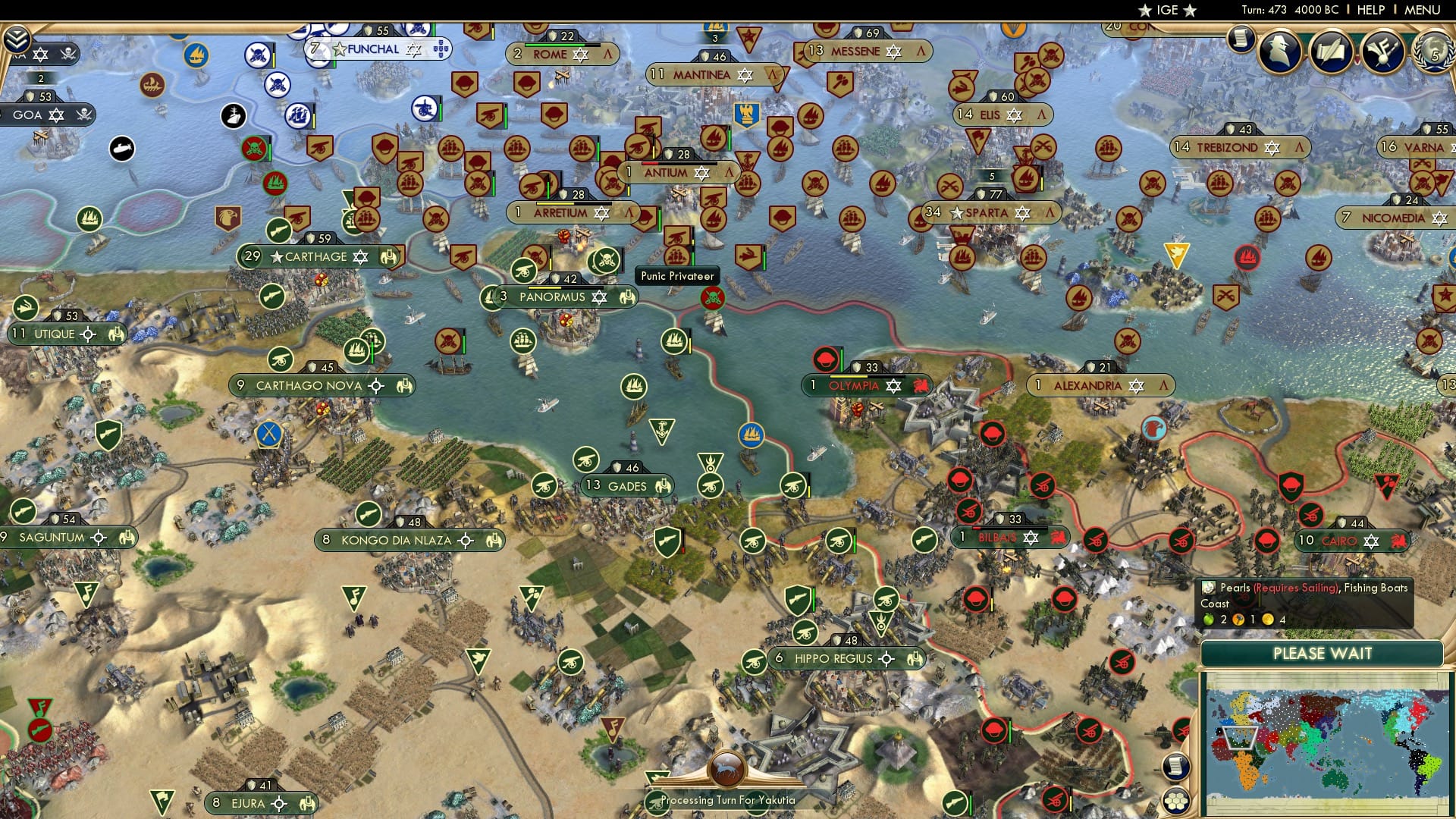
Task: Click the star beside Carthage's name
Action: (278, 256)
